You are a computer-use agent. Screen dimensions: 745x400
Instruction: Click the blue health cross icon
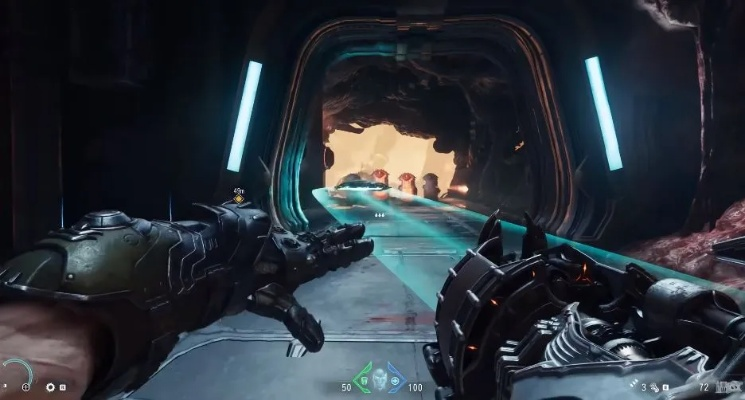click(395, 380)
